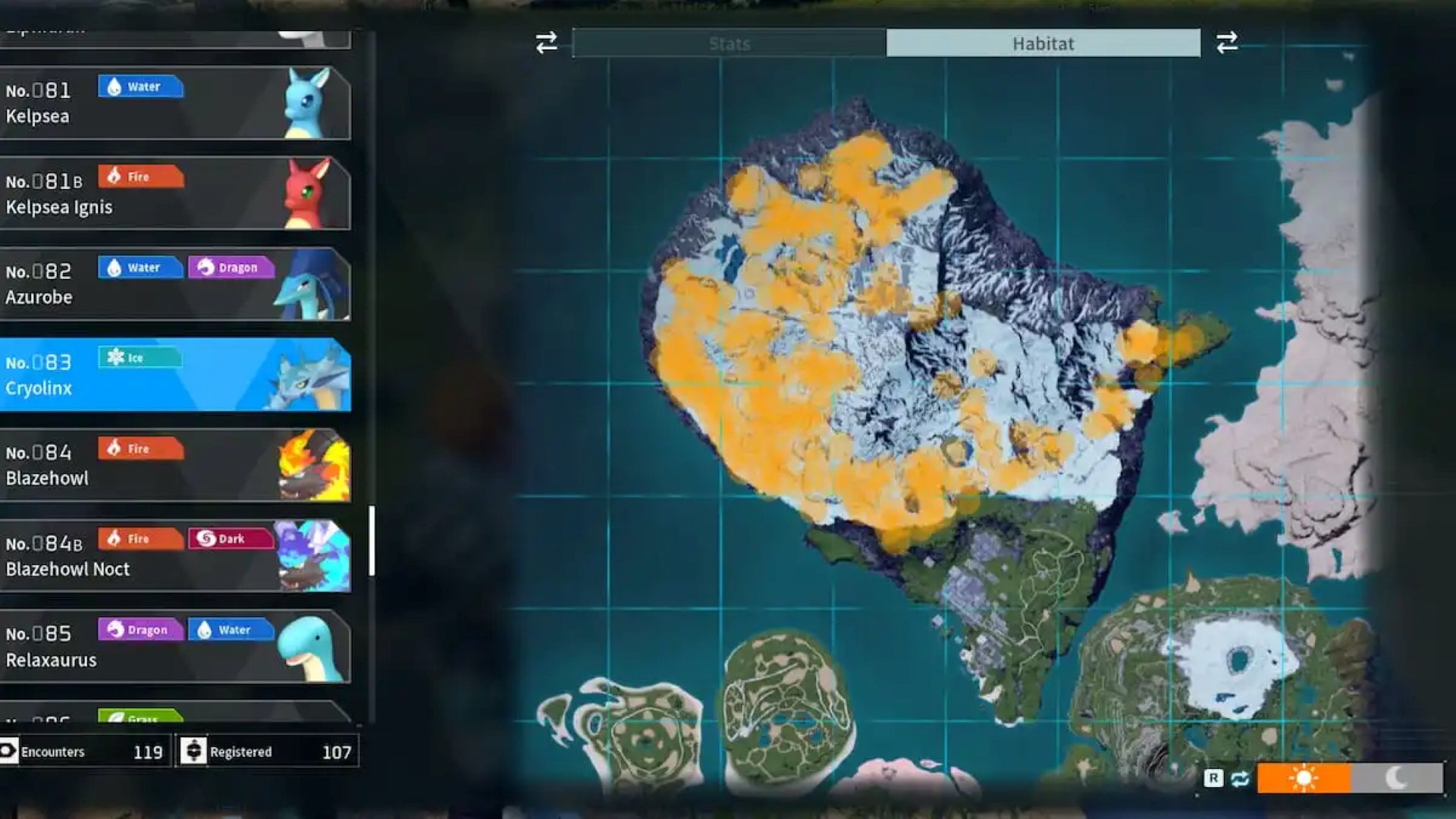This screenshot has width=1456, height=819.
Task: Click the swap arrows left of Stats
Action: (546, 42)
